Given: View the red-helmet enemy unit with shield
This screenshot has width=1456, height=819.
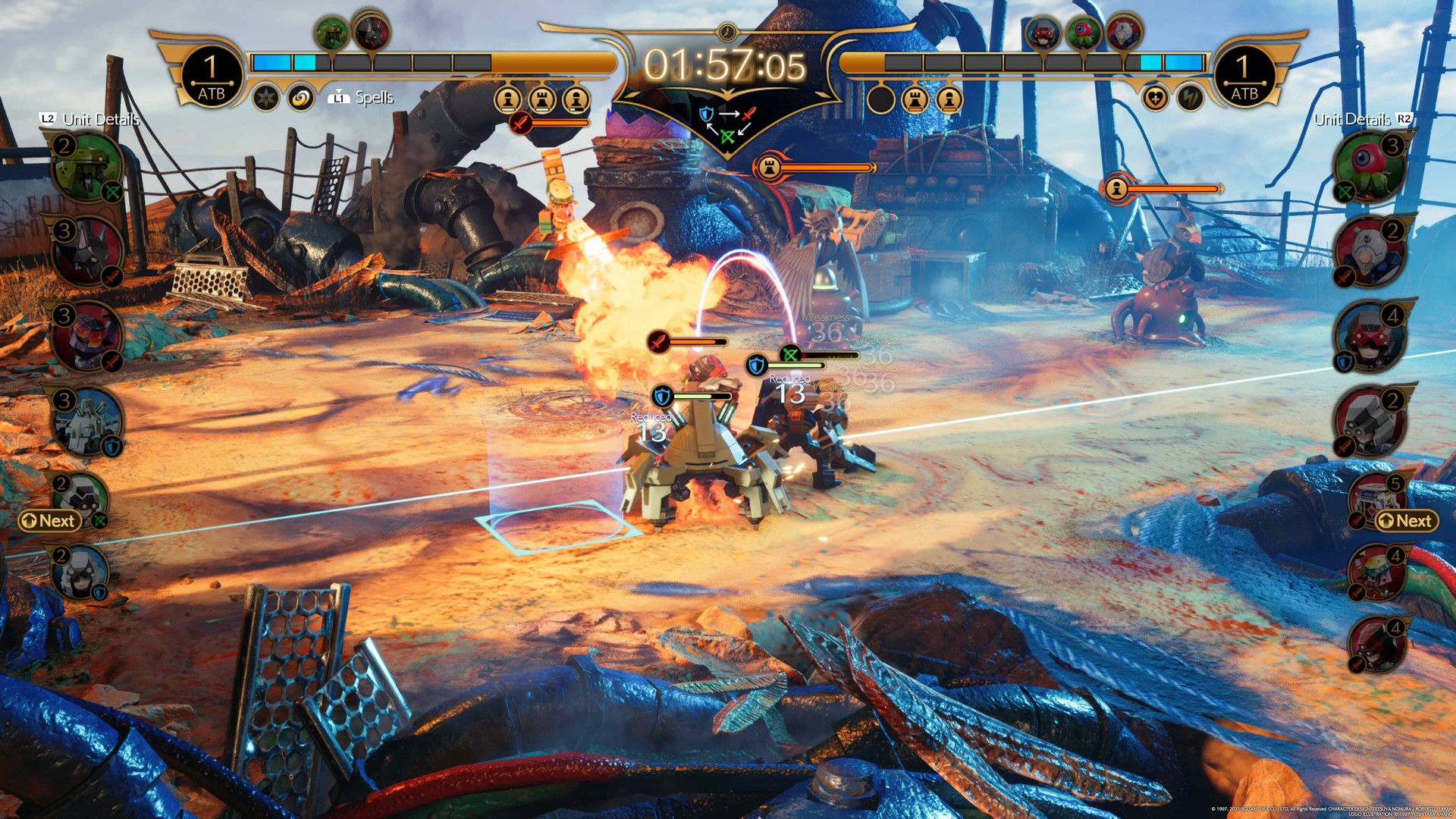Looking at the screenshot, I should point(1371,337).
